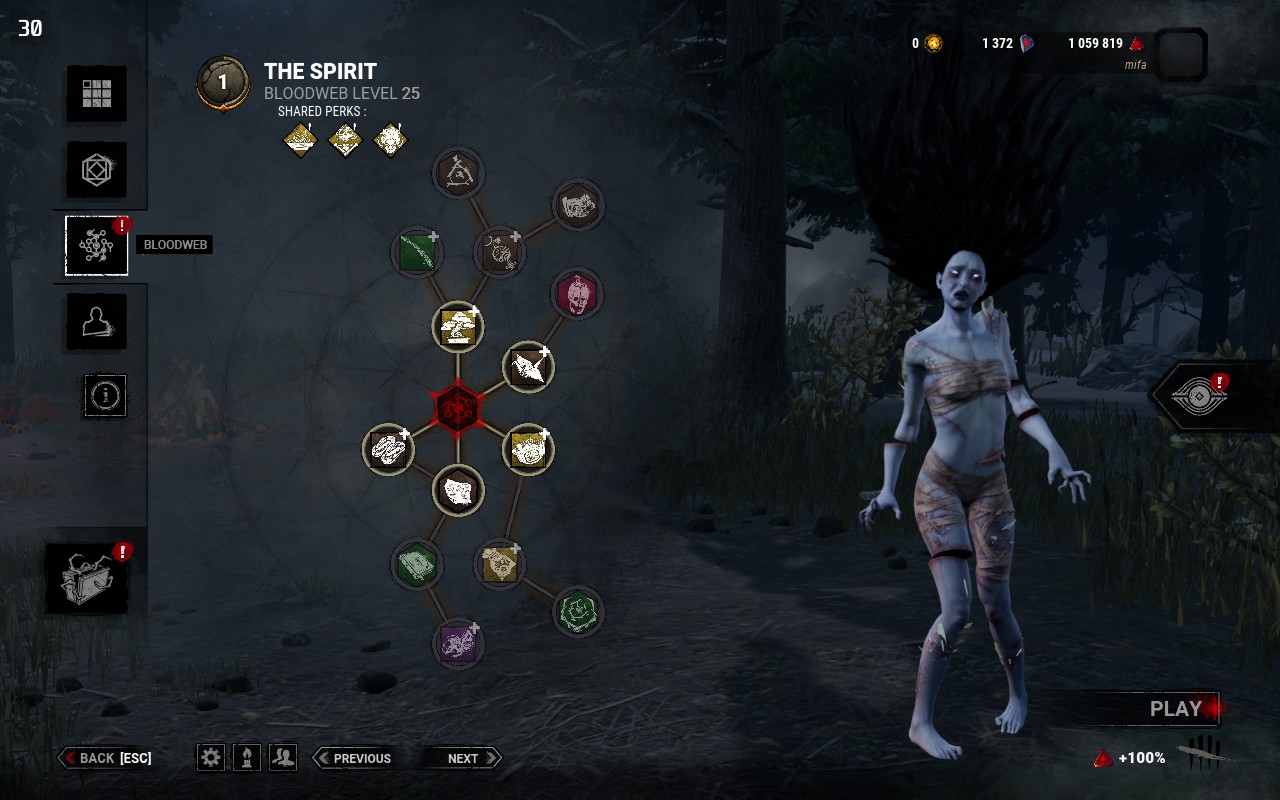Select the Bloodweb tab

pyautogui.click(x=97, y=246)
